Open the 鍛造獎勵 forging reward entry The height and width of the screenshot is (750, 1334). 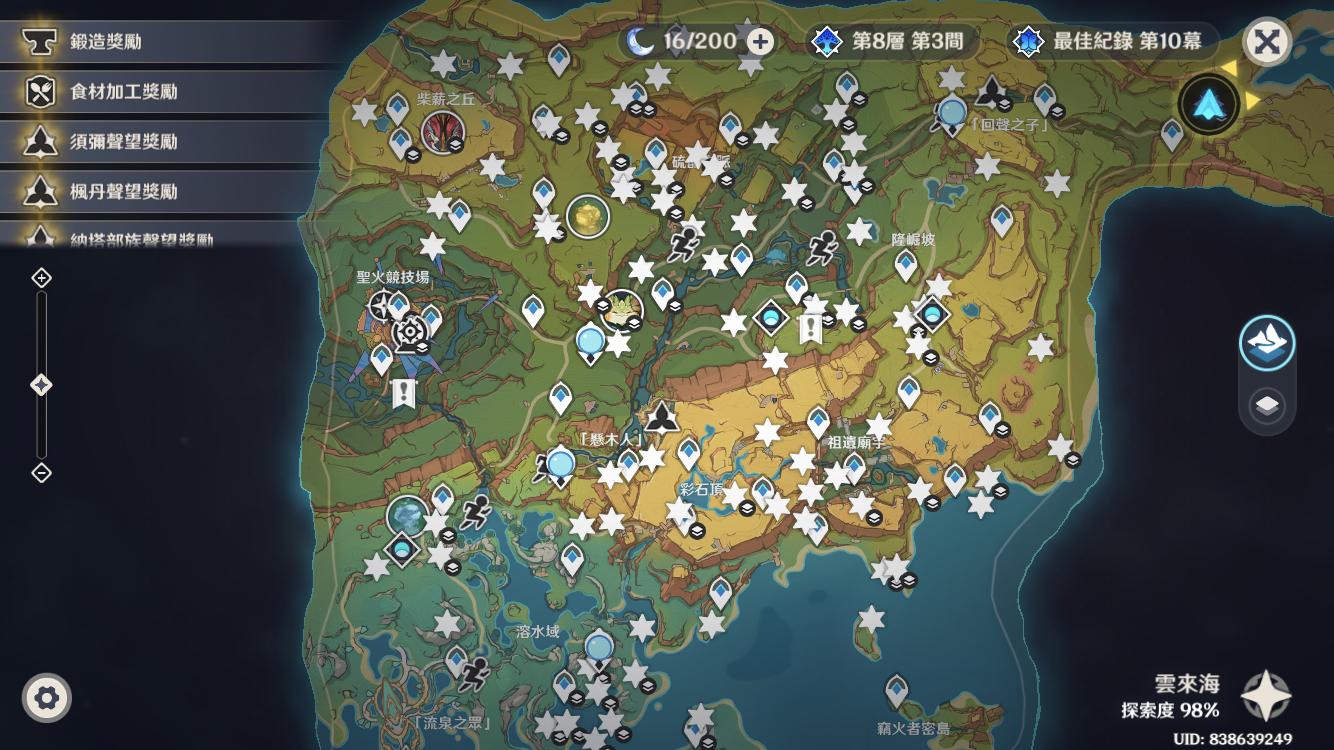coord(105,42)
